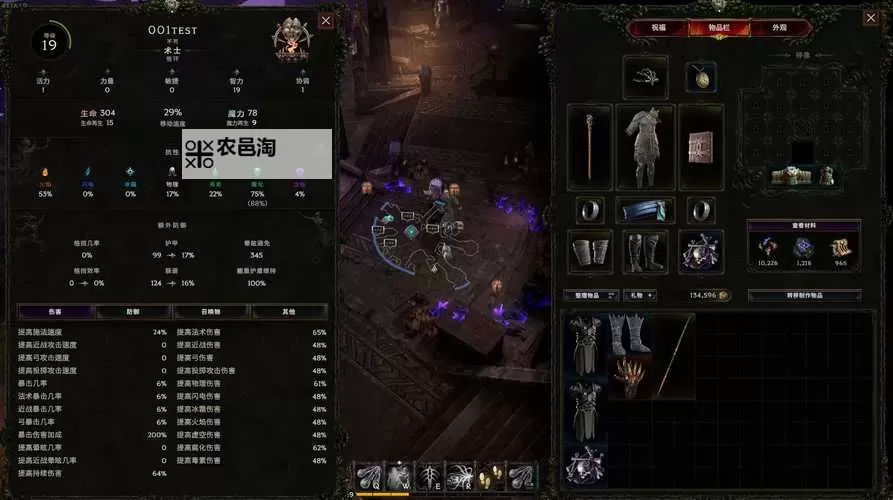Click the 整理物品 sort inventory button
The width and height of the screenshot is (893, 500).
coord(588,296)
